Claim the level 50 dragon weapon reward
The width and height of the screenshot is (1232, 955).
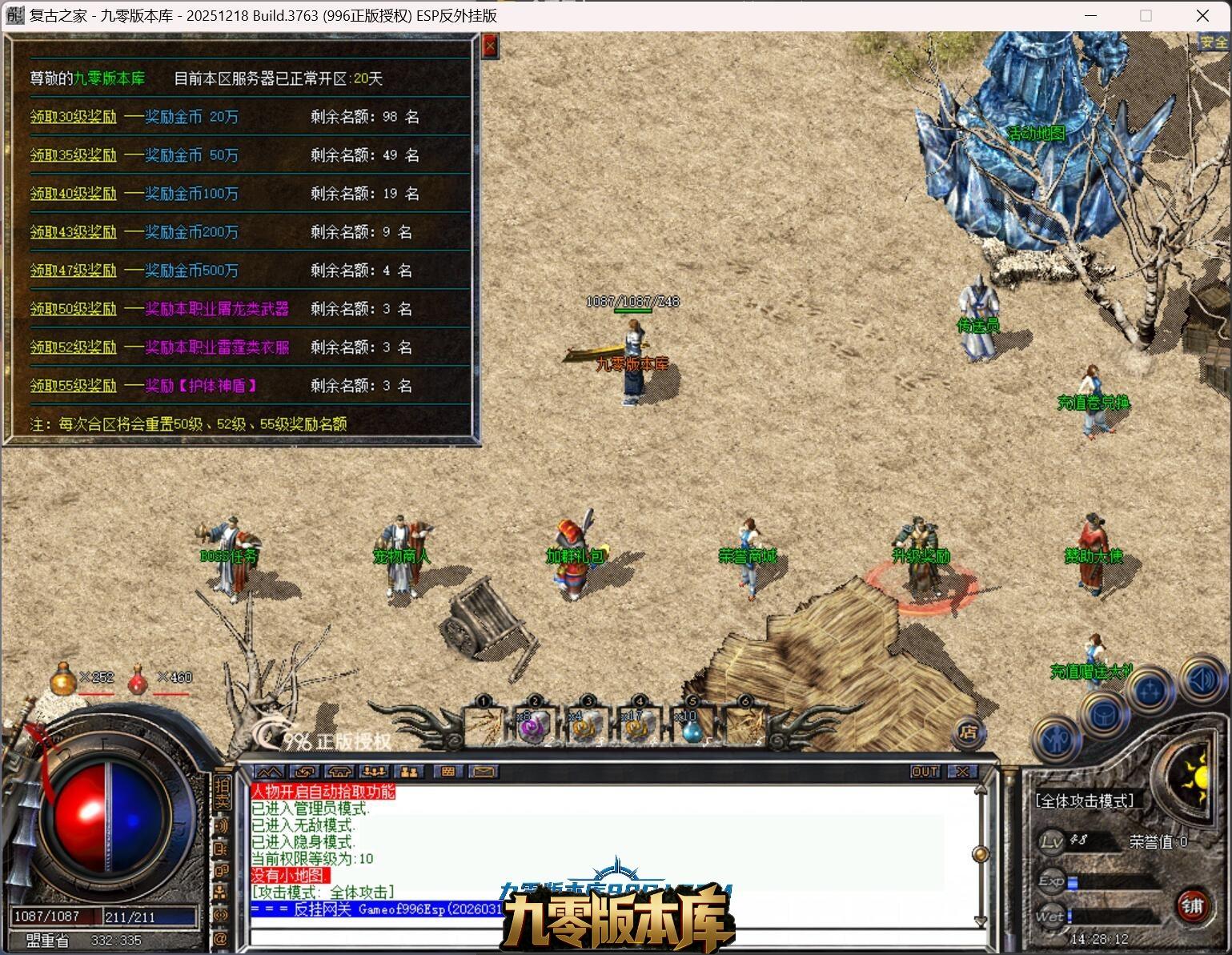[x=74, y=309]
